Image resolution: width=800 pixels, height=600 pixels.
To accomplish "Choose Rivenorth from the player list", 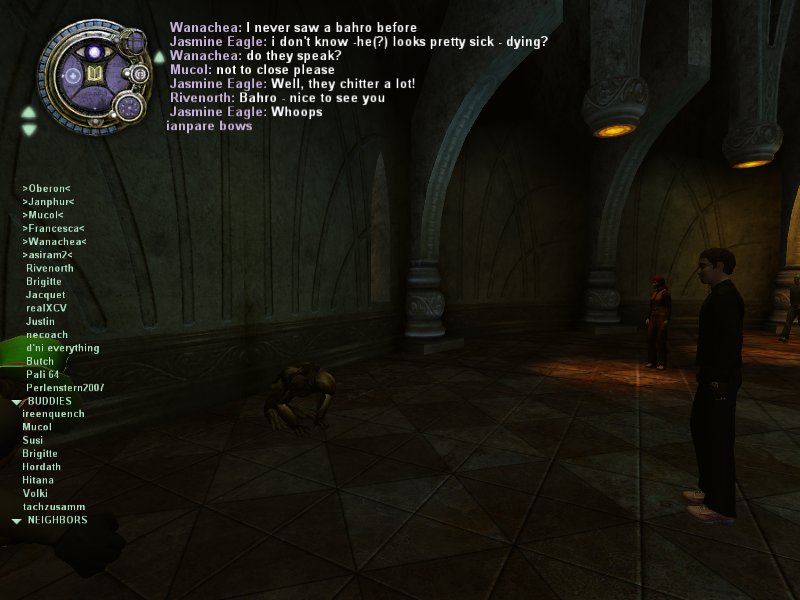I will [50, 268].
